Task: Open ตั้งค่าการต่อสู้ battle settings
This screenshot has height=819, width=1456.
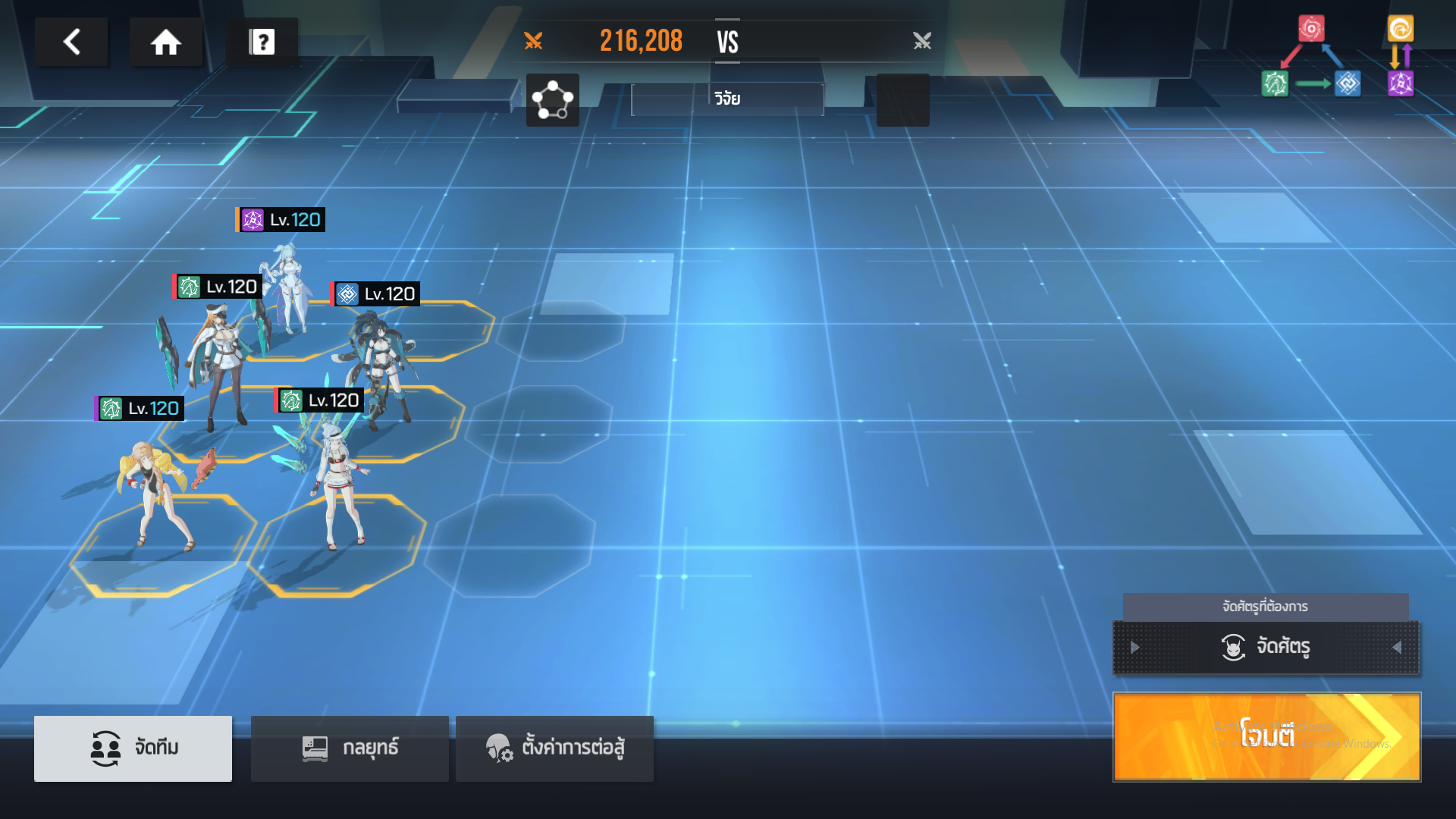Action: pos(554,748)
